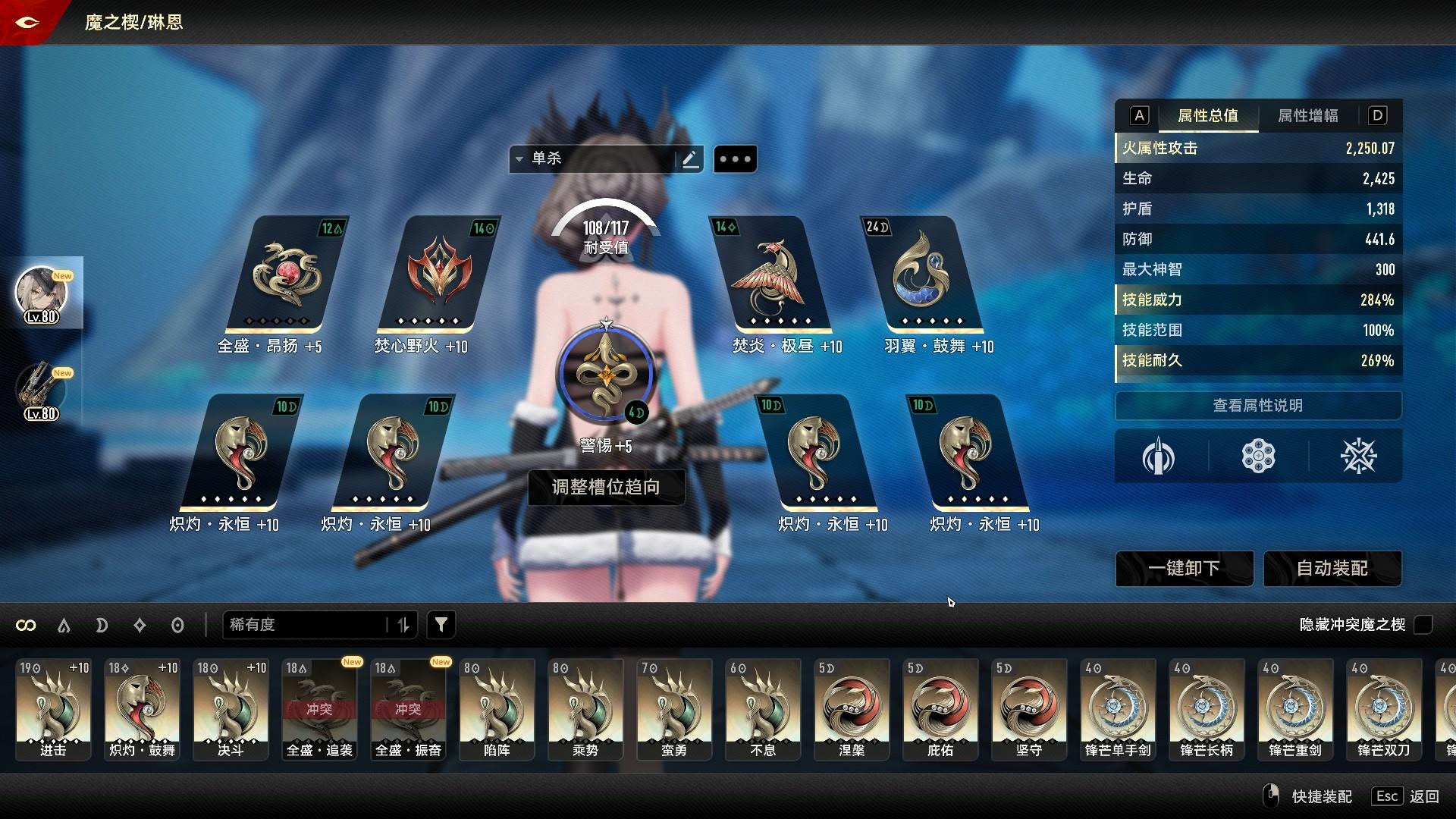Open 查看属性说明 attribute description
The image size is (1456, 819).
click(x=1257, y=406)
